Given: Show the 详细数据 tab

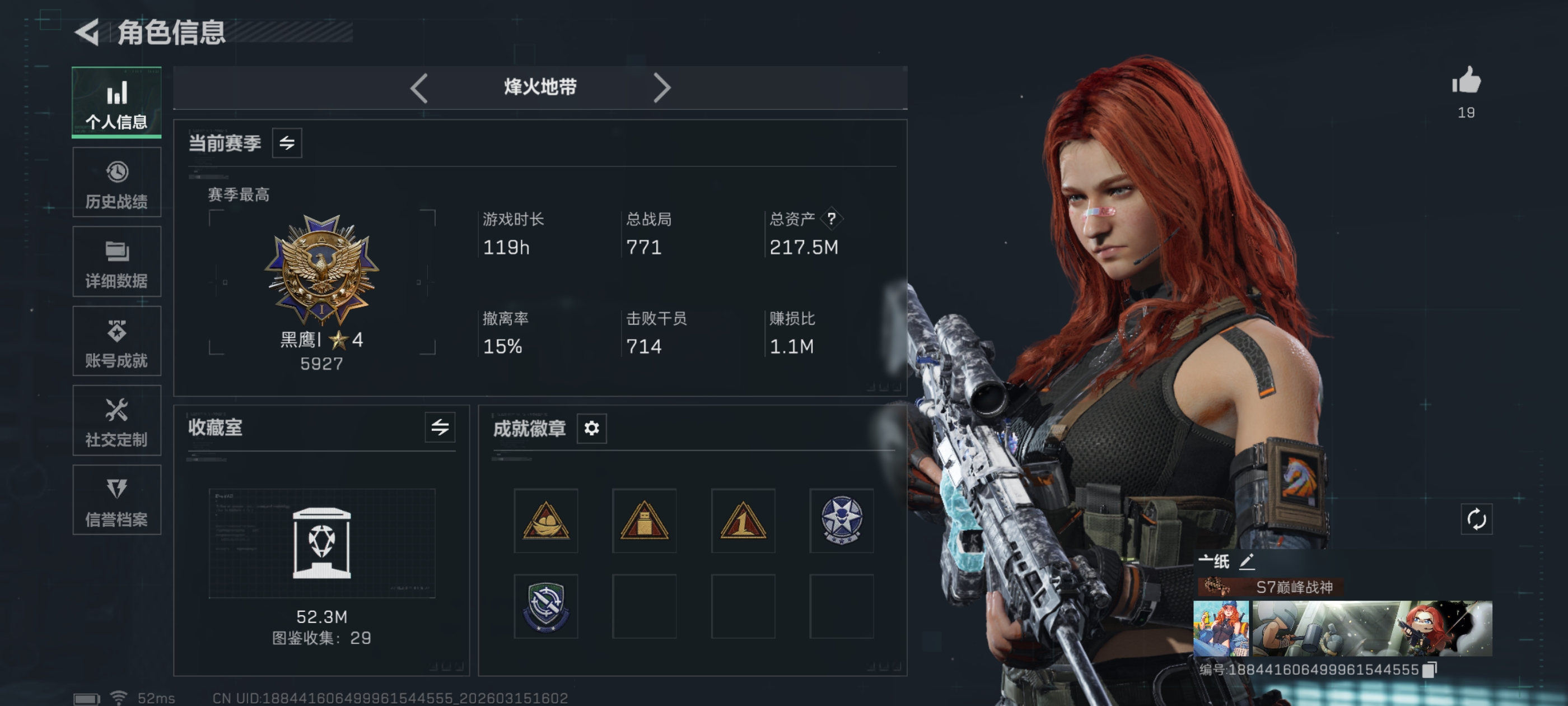Looking at the screenshot, I should [x=116, y=262].
